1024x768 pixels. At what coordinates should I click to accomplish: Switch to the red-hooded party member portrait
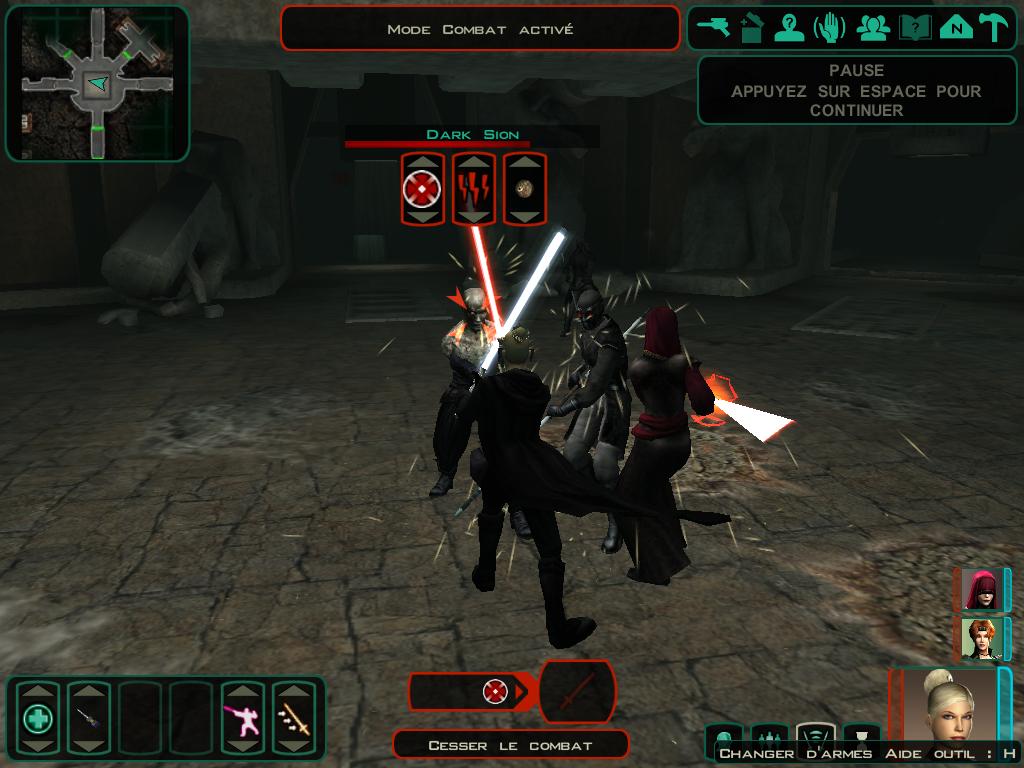(x=980, y=589)
